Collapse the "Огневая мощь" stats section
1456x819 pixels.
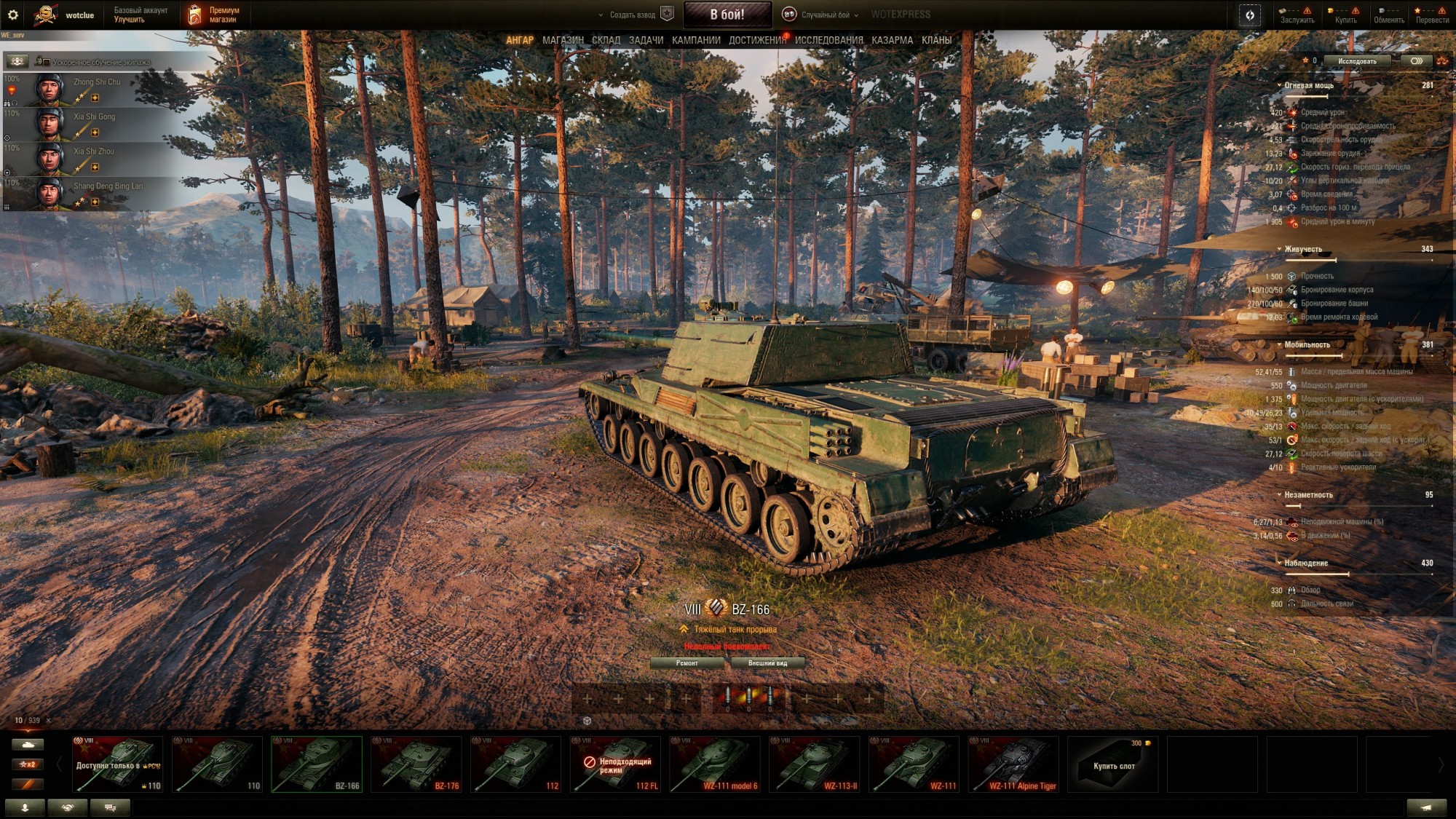coord(1279,86)
